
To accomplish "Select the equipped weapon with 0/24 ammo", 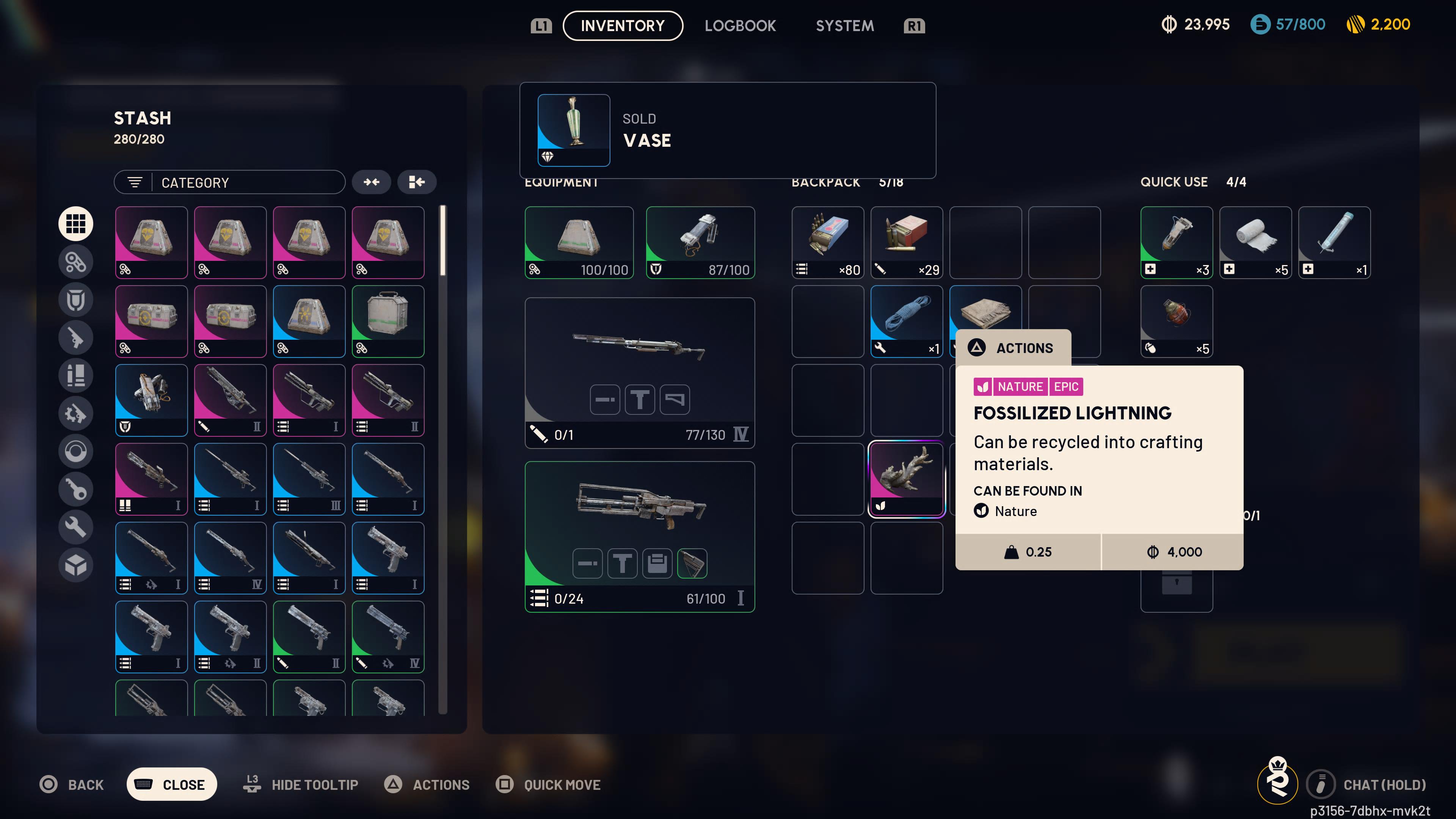I will 639,536.
